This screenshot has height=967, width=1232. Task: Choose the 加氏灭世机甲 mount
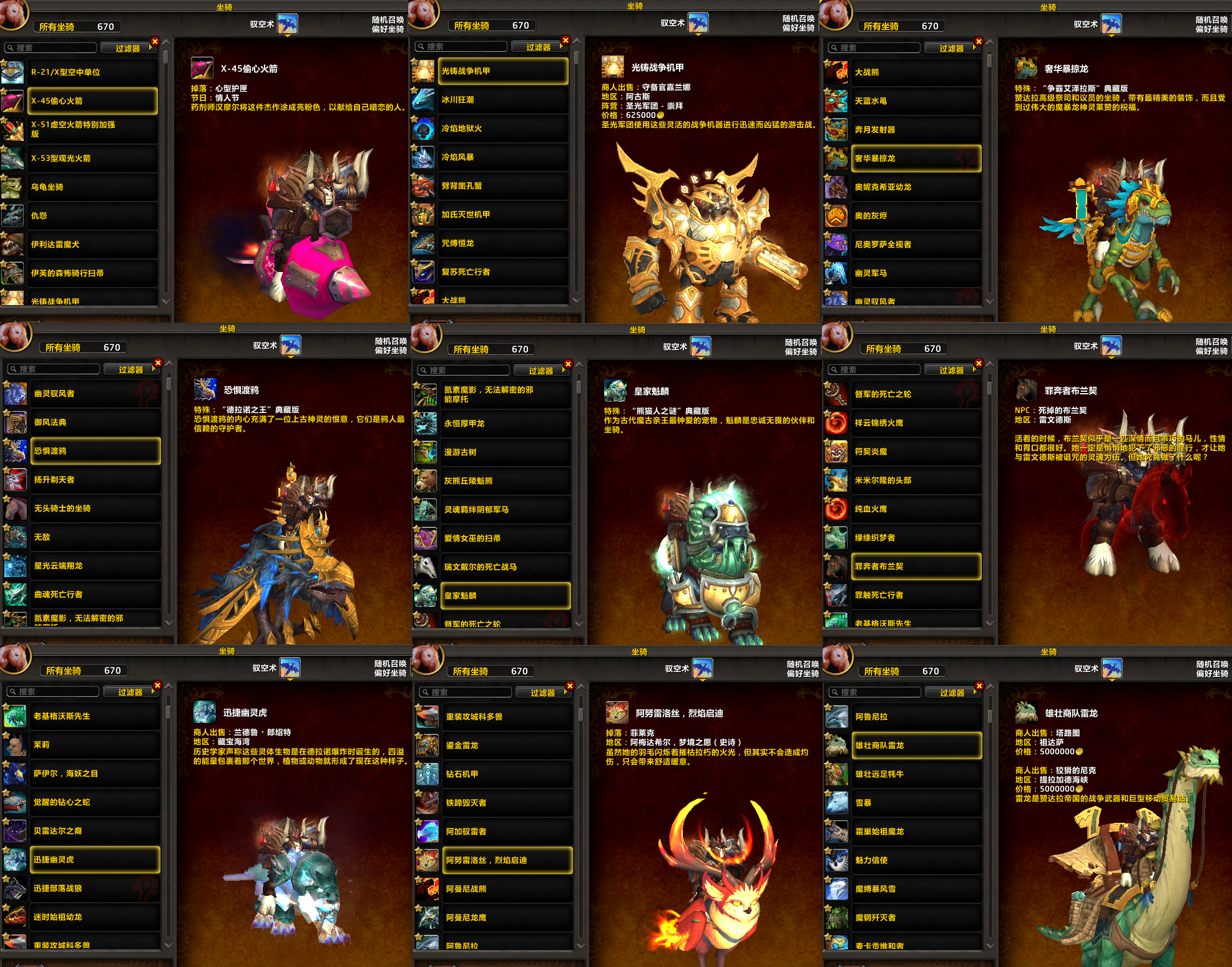(503, 215)
